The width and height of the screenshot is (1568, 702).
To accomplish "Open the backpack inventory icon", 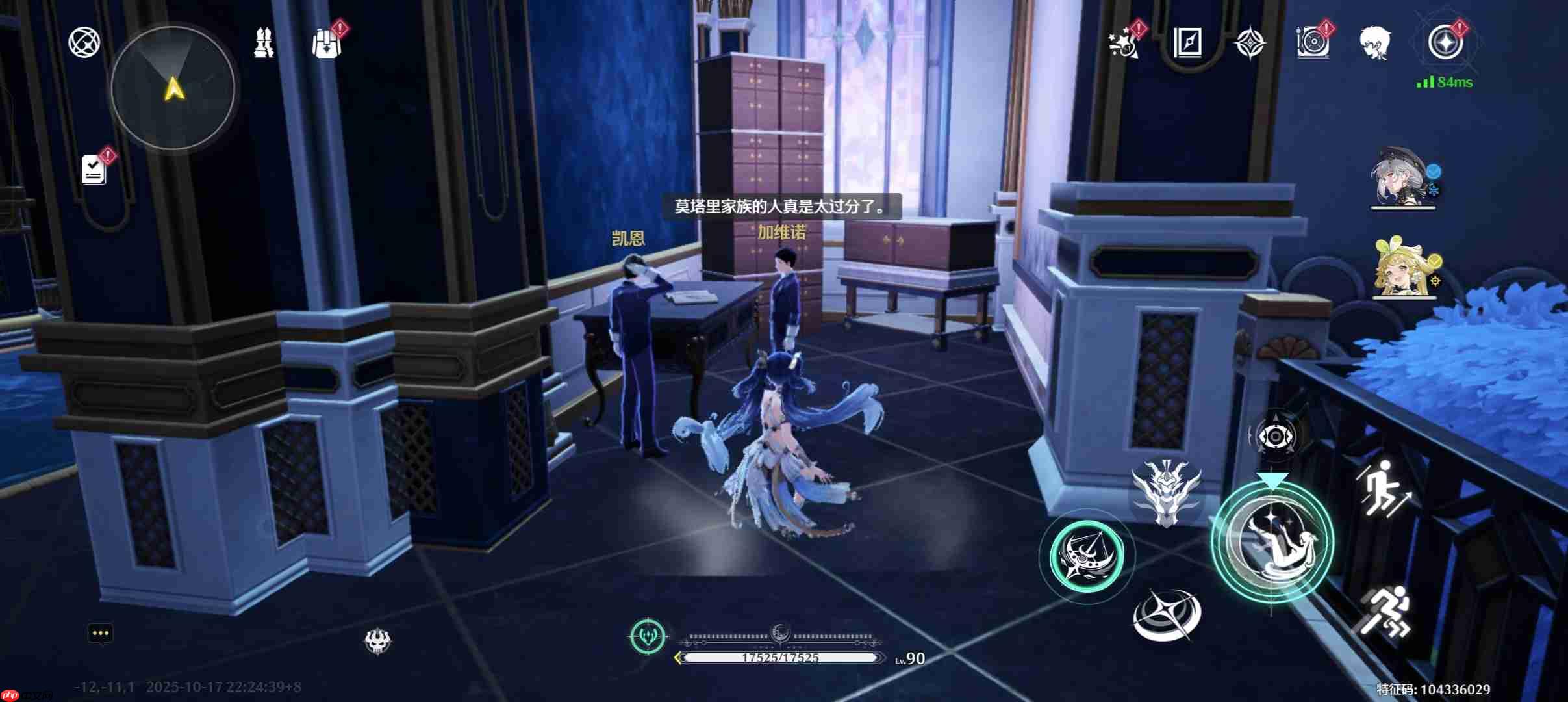I will (327, 43).
